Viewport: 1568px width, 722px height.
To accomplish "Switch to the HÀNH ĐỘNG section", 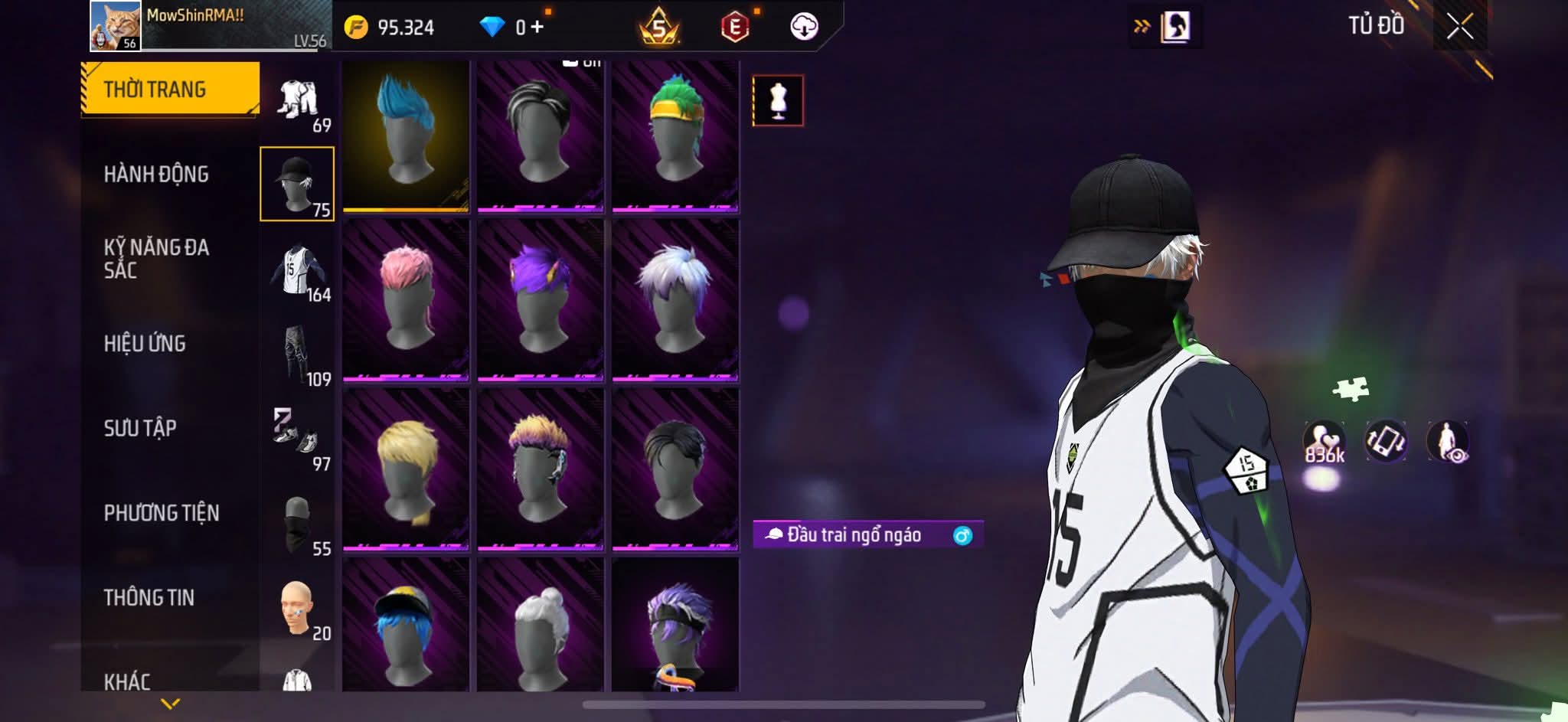I will click(156, 175).
